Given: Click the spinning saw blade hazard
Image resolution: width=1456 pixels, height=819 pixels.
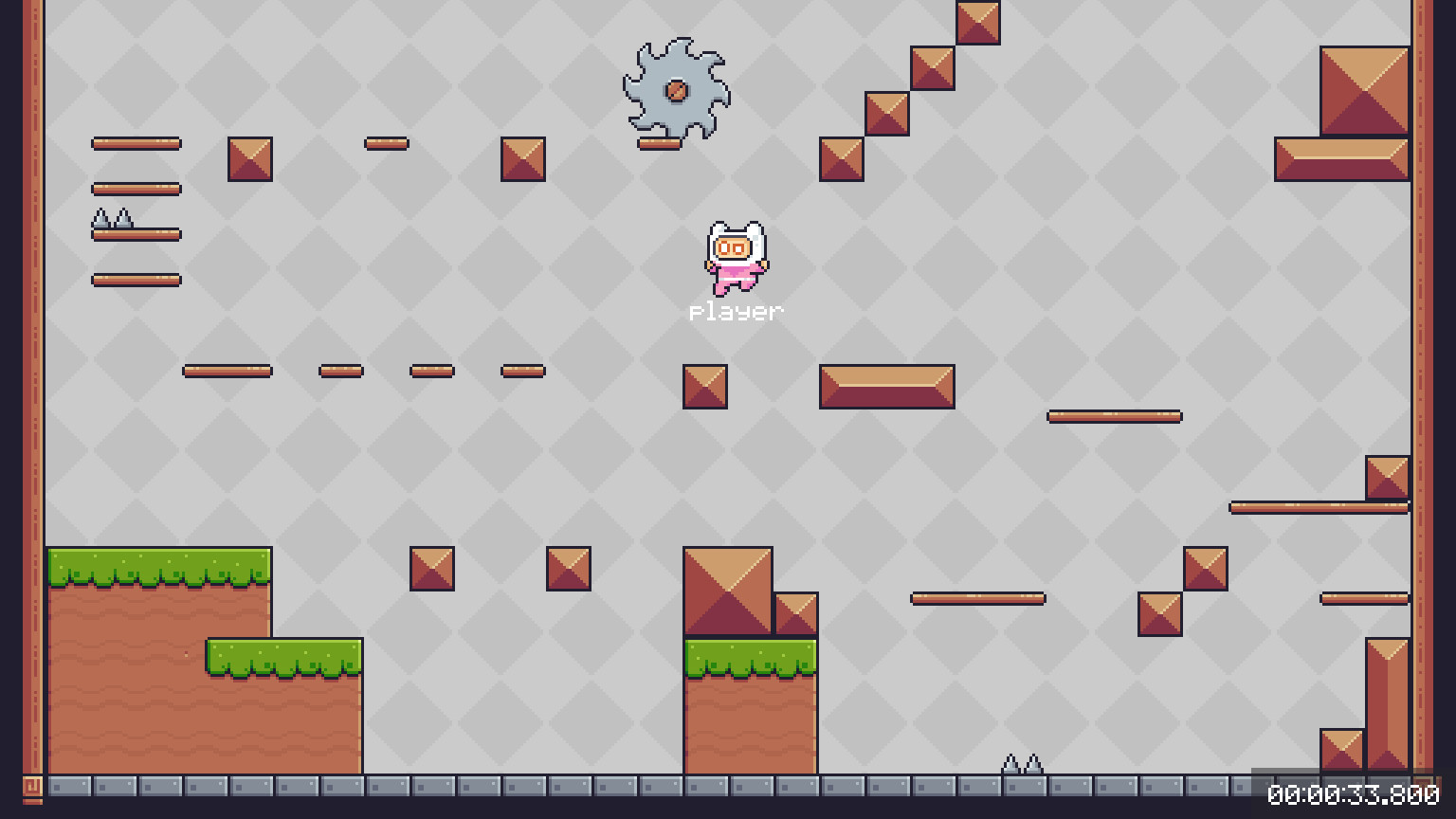Looking at the screenshot, I should (676, 91).
